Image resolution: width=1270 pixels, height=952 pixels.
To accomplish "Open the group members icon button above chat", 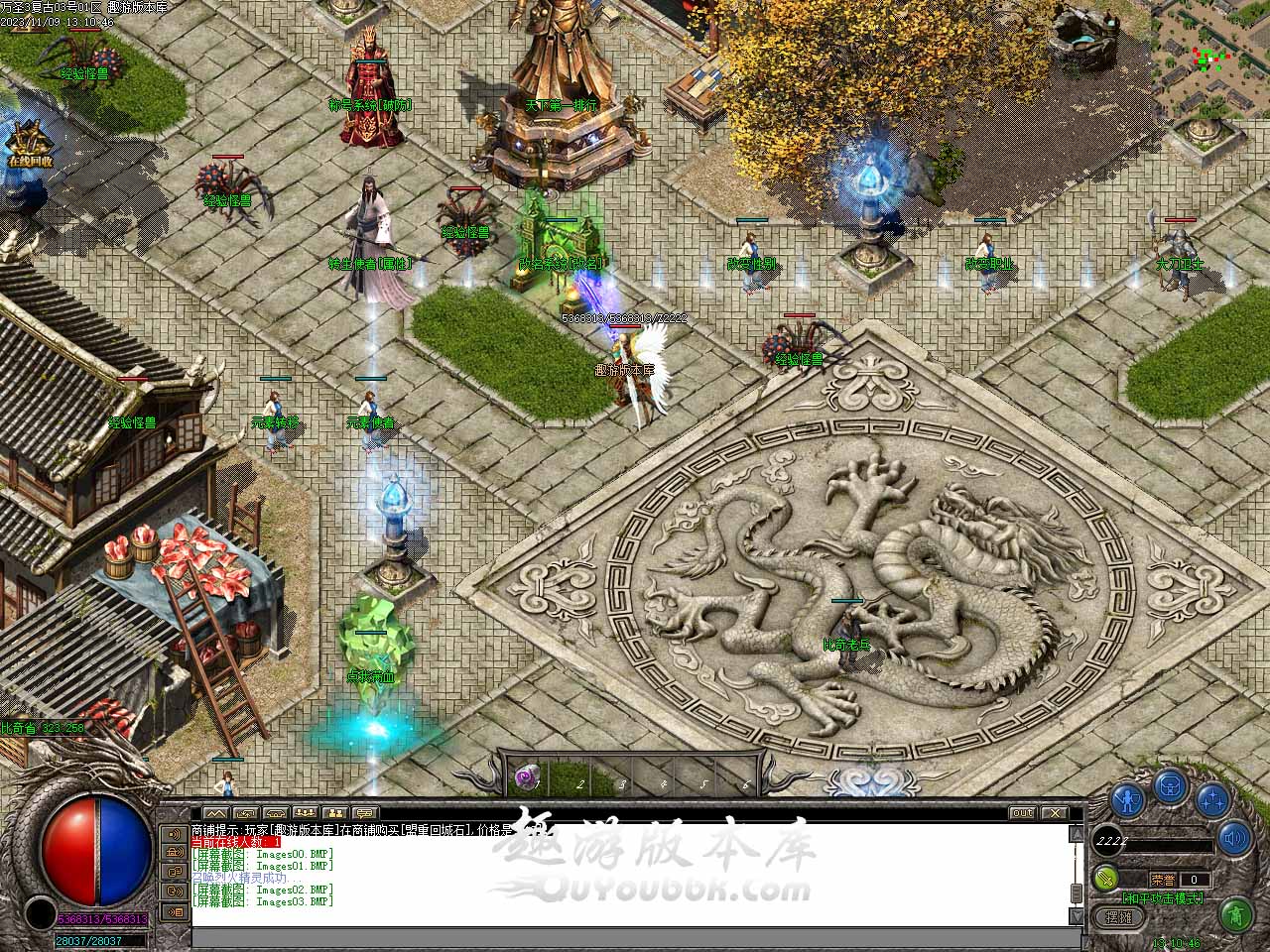I will coord(306,813).
